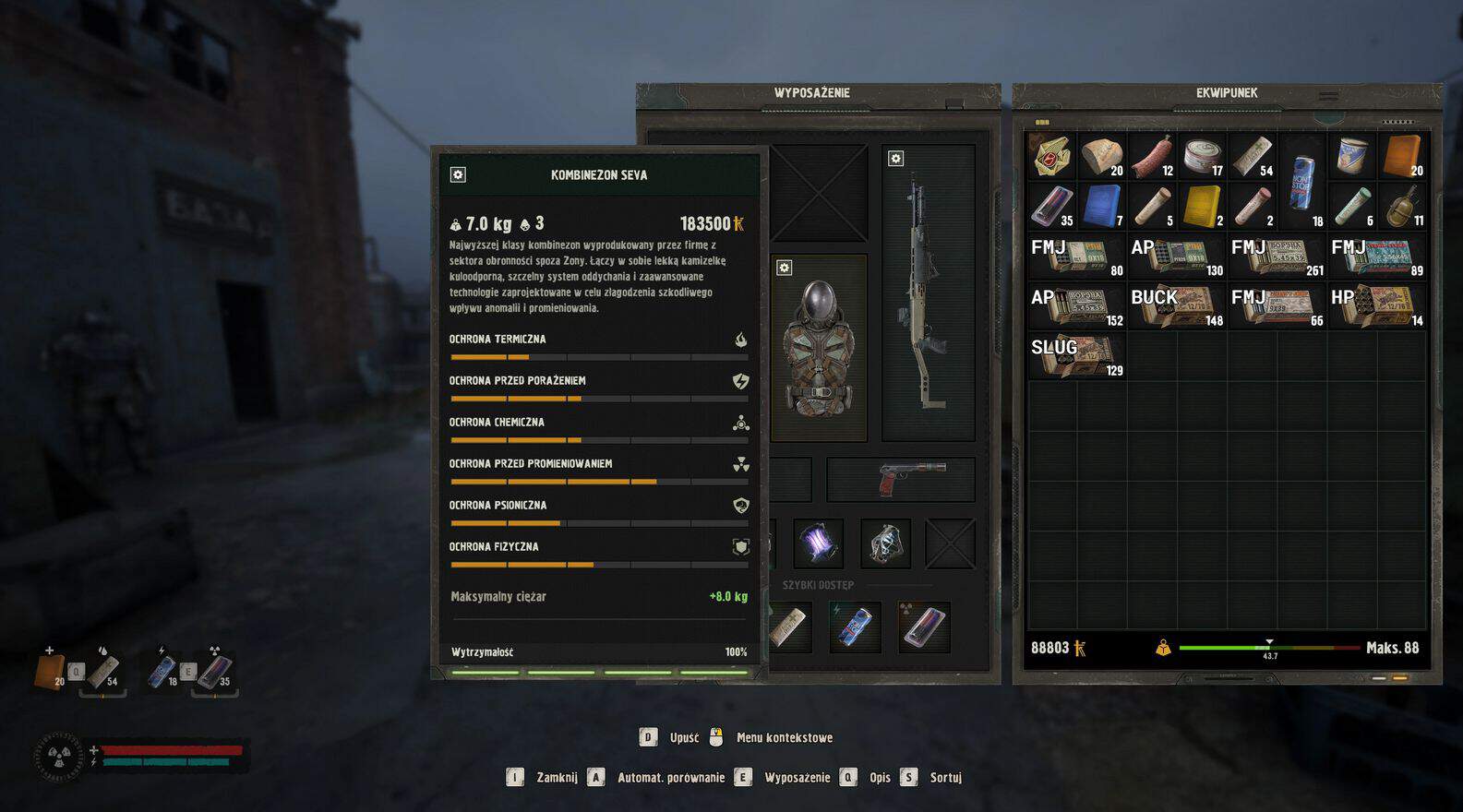Select the canned food tin in inventory
Screen dimensions: 1463x812
(1202, 156)
